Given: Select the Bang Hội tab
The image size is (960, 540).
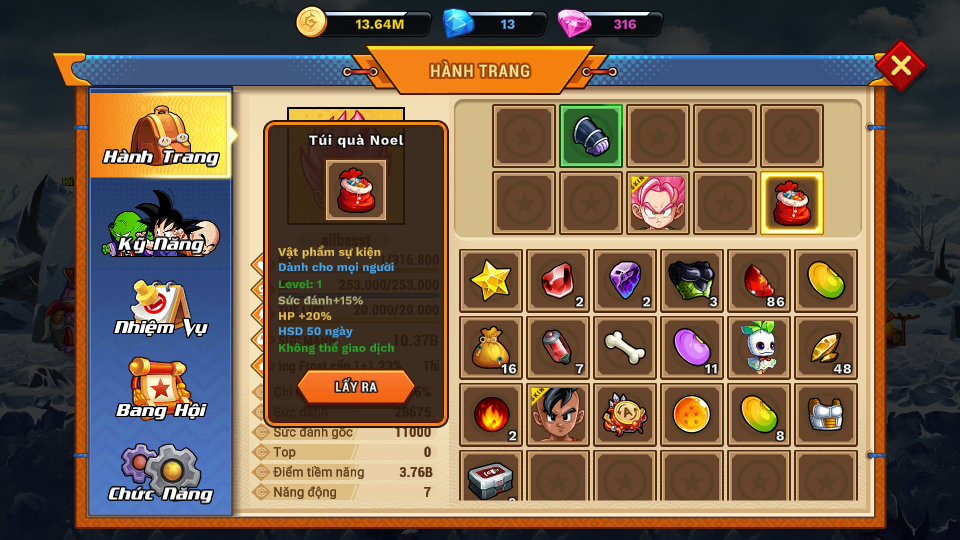Looking at the screenshot, I should [161, 390].
